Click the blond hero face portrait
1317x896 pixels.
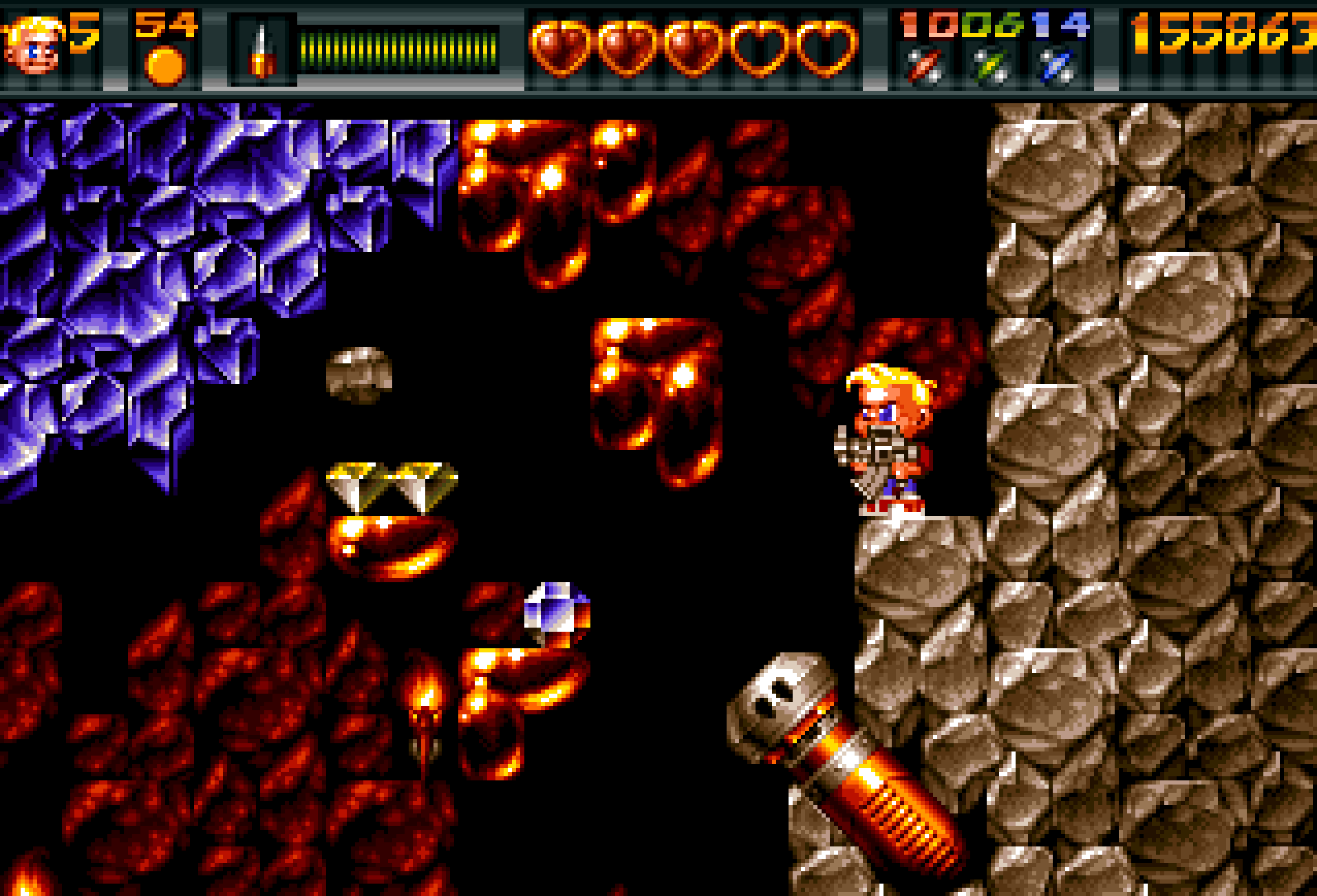click(x=31, y=47)
